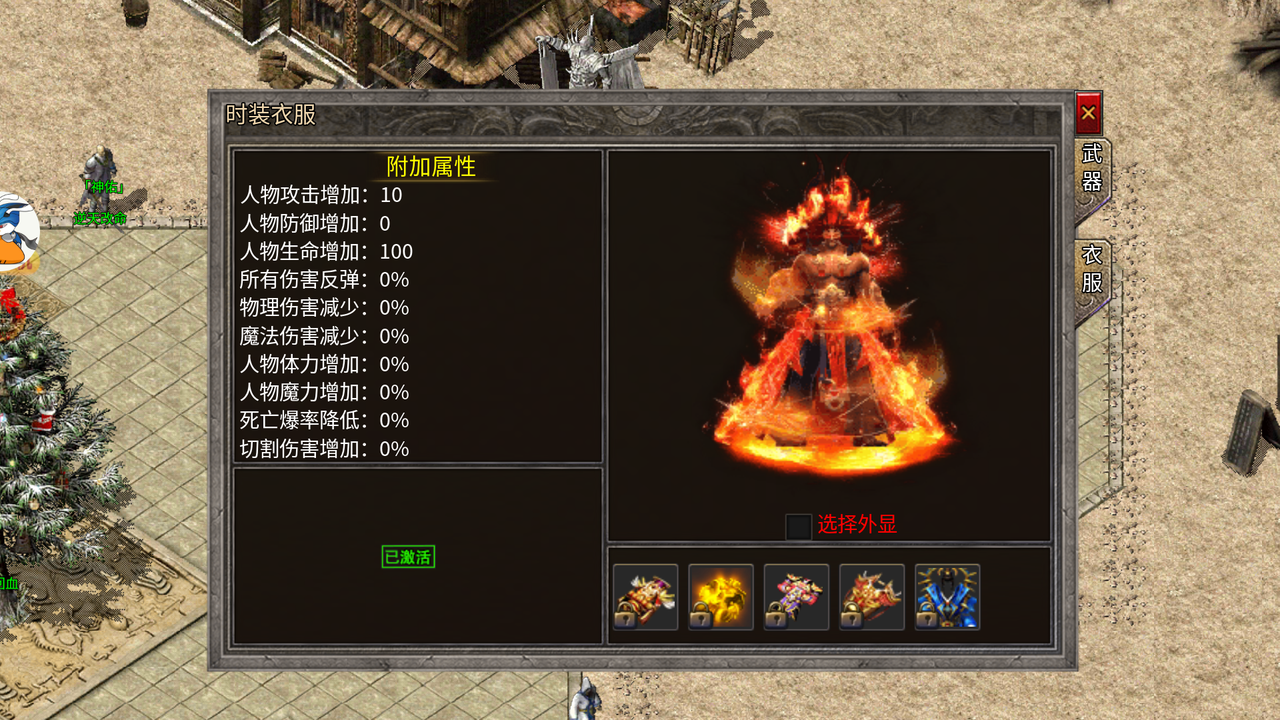Image resolution: width=1280 pixels, height=720 pixels.
Task: Select the locked golden flame costume
Action: tap(721, 597)
